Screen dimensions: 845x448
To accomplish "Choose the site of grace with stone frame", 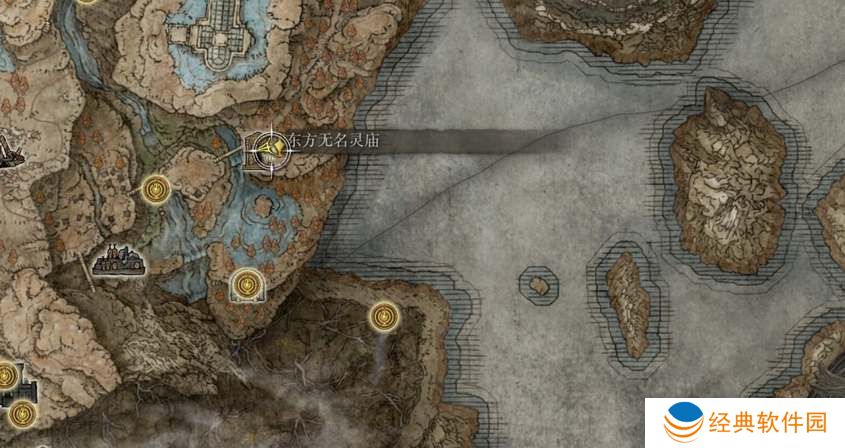I will tap(246, 287).
